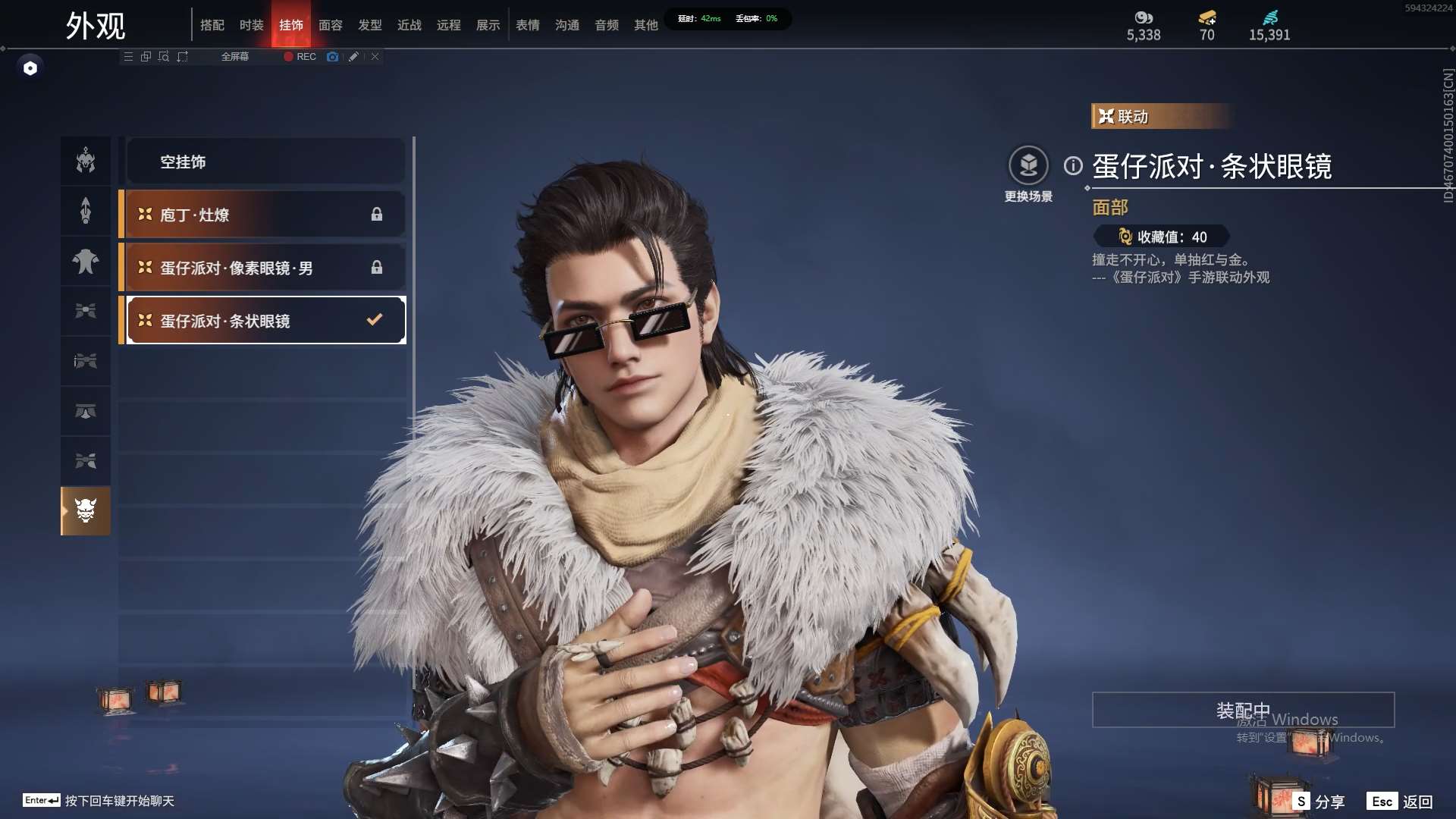The image size is (1456, 819).
Task: Return with the 返回 button
Action: tap(1401, 802)
